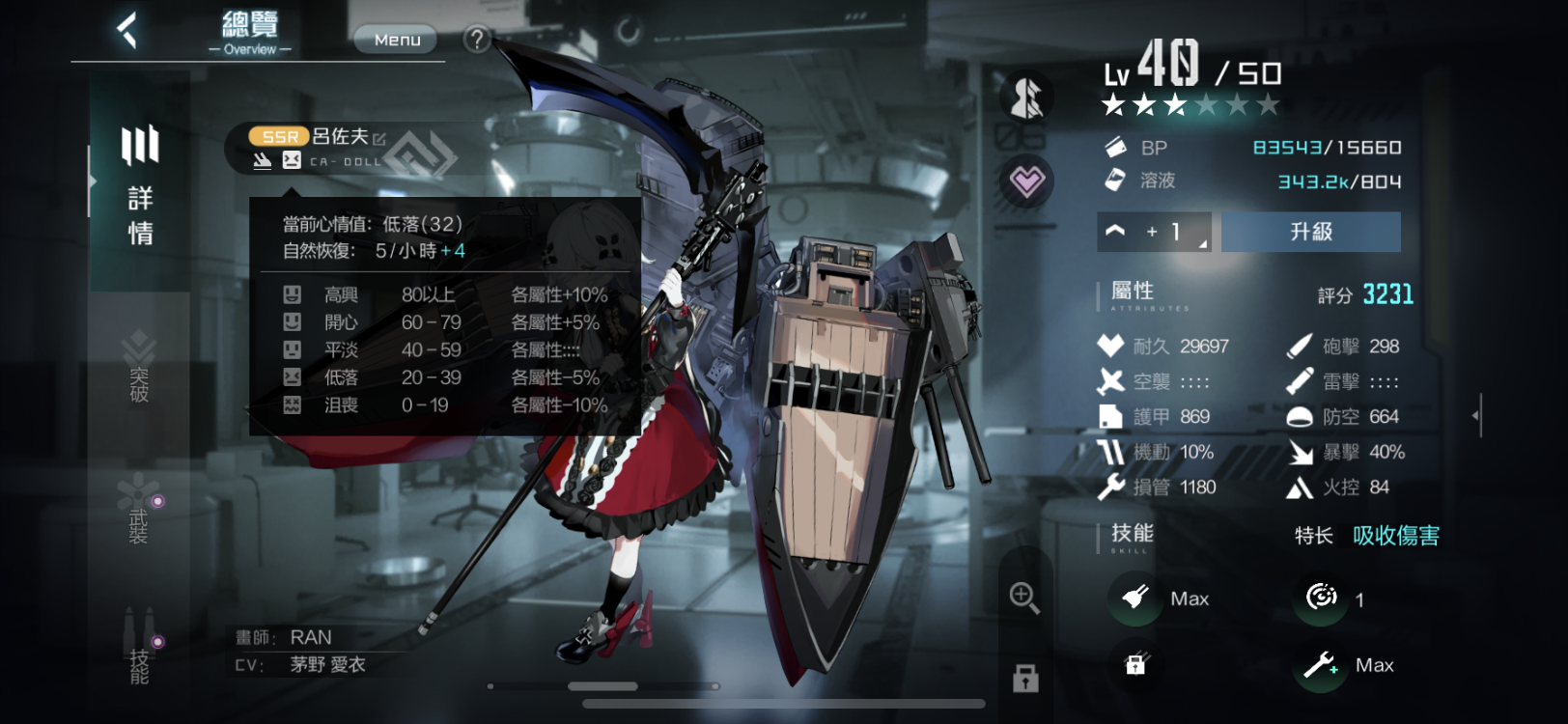Toggle the heart favorite icon
1568x724 pixels.
tap(1026, 181)
